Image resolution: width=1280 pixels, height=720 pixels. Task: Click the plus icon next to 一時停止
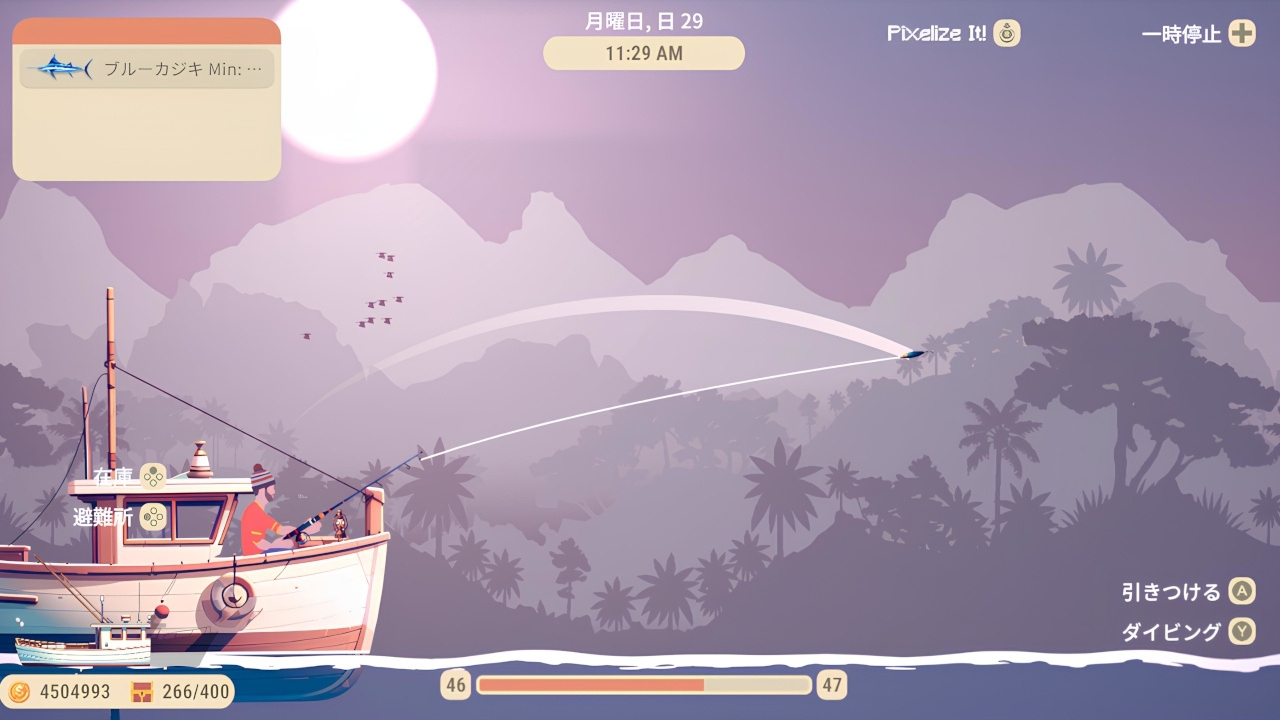click(x=1242, y=33)
